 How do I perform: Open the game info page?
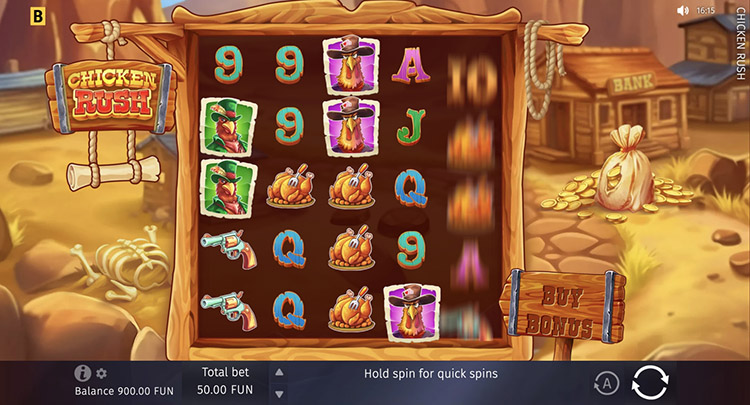pos(83,373)
